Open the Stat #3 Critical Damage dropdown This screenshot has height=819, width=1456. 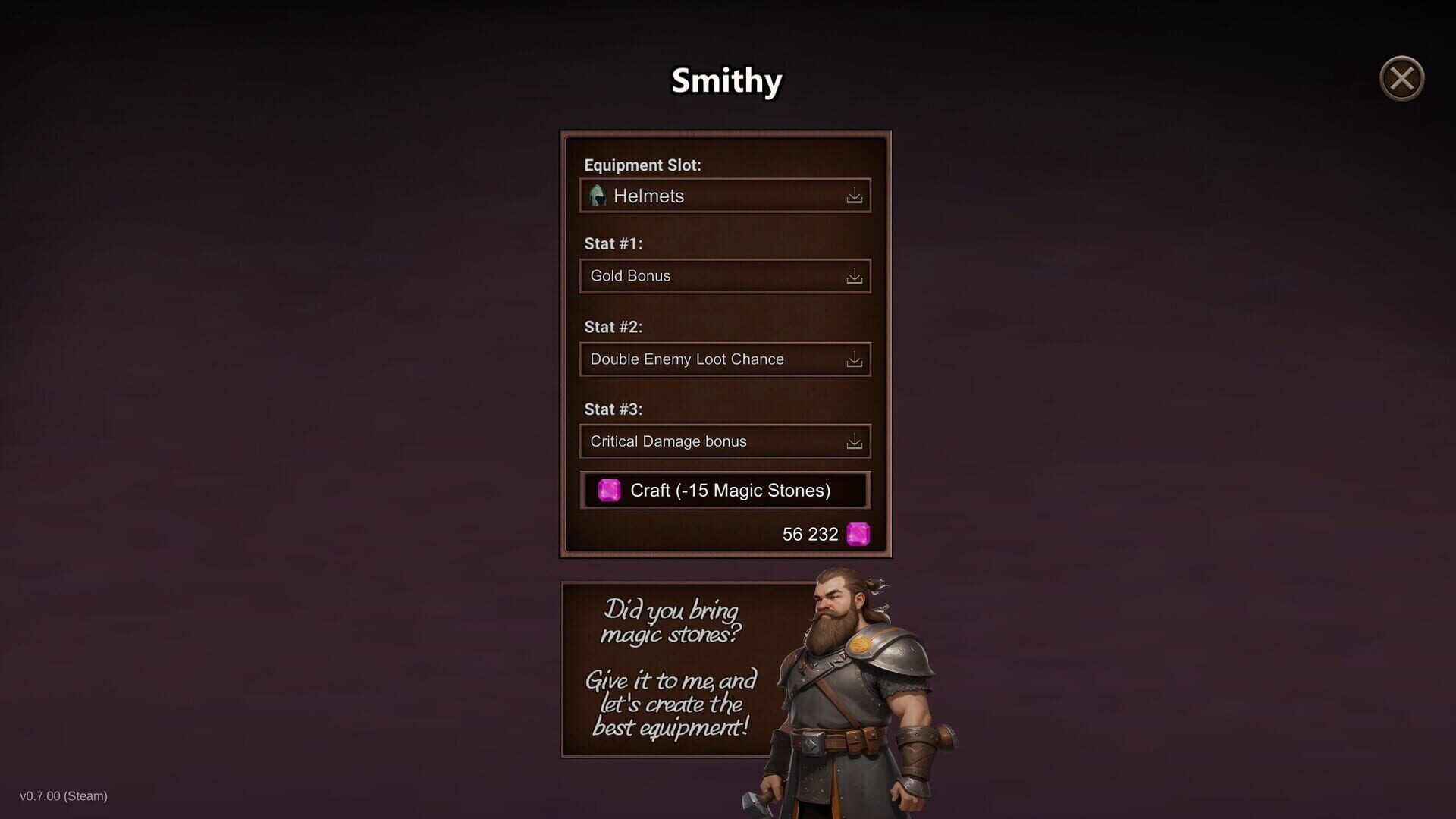[724, 441]
